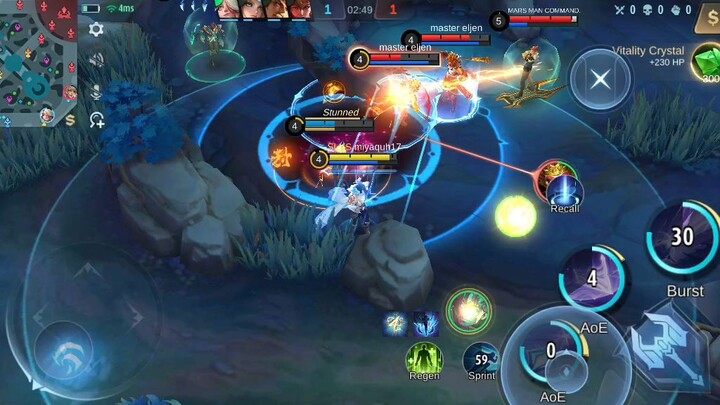Tap the white-haired hero portrait in scoreboard
This screenshot has height=405, width=720.
click(x=228, y=10)
